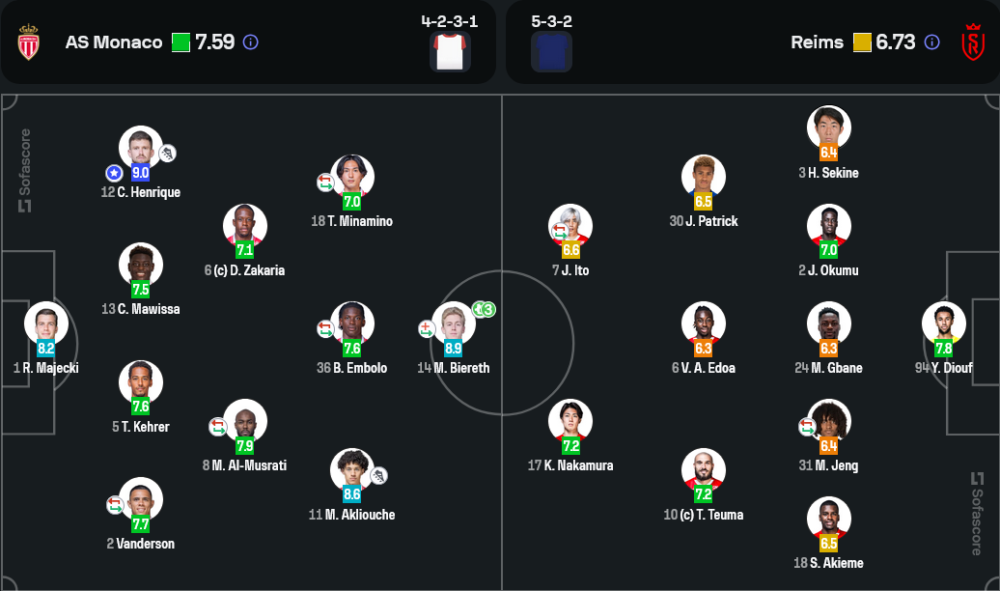
Task: Select the AS Monaco team name
Action: pos(113,42)
